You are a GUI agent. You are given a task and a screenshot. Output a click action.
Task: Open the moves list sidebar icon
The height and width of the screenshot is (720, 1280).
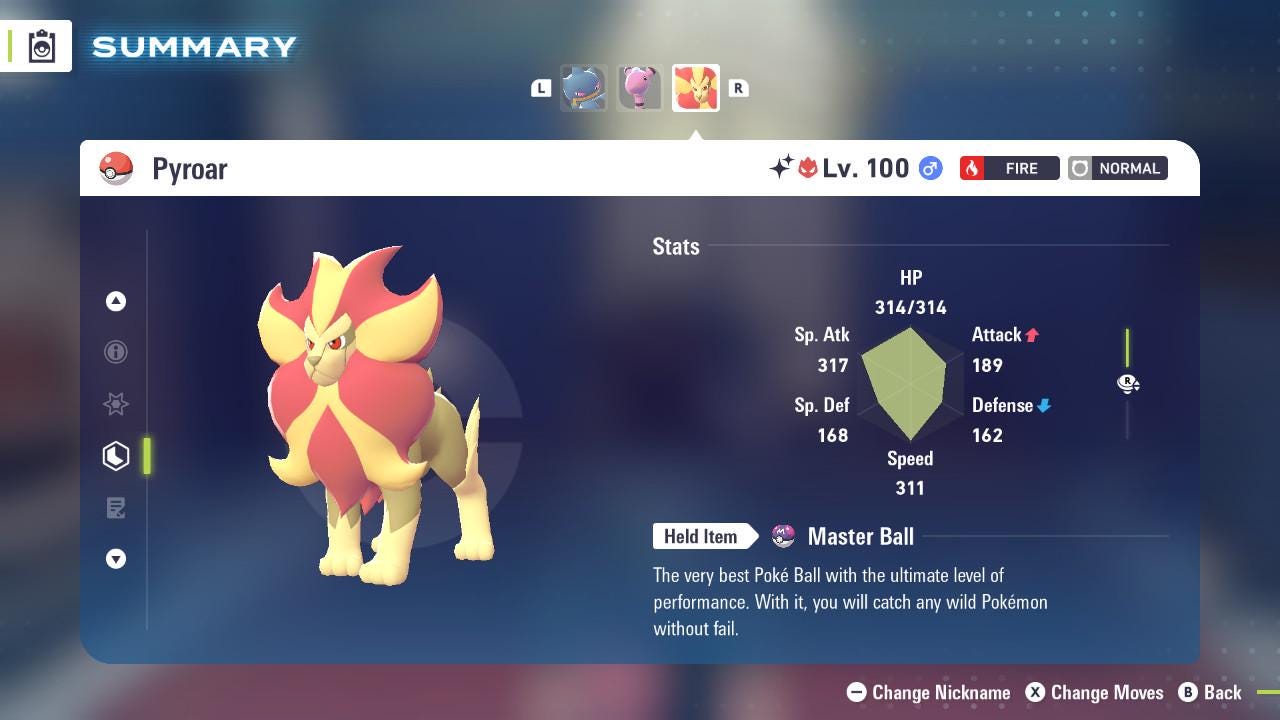pos(116,508)
